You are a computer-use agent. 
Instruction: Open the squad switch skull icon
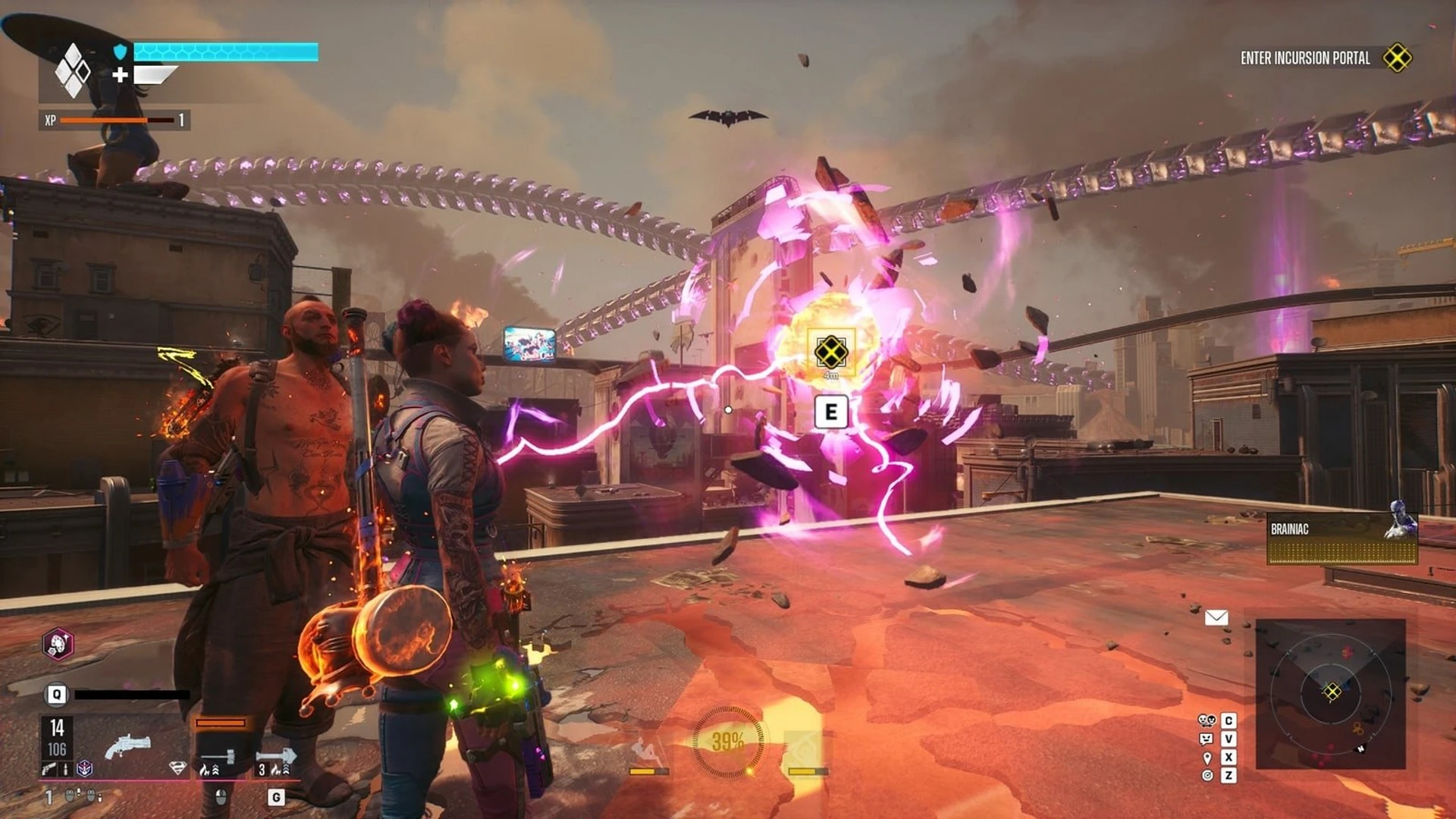click(1207, 720)
